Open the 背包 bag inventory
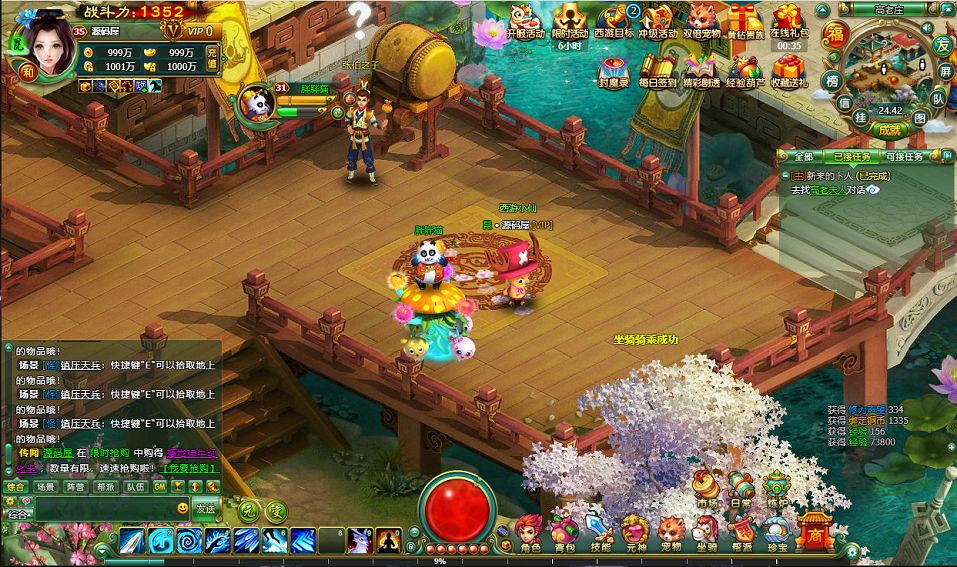Viewport: 957px width, 567px height. click(565, 533)
